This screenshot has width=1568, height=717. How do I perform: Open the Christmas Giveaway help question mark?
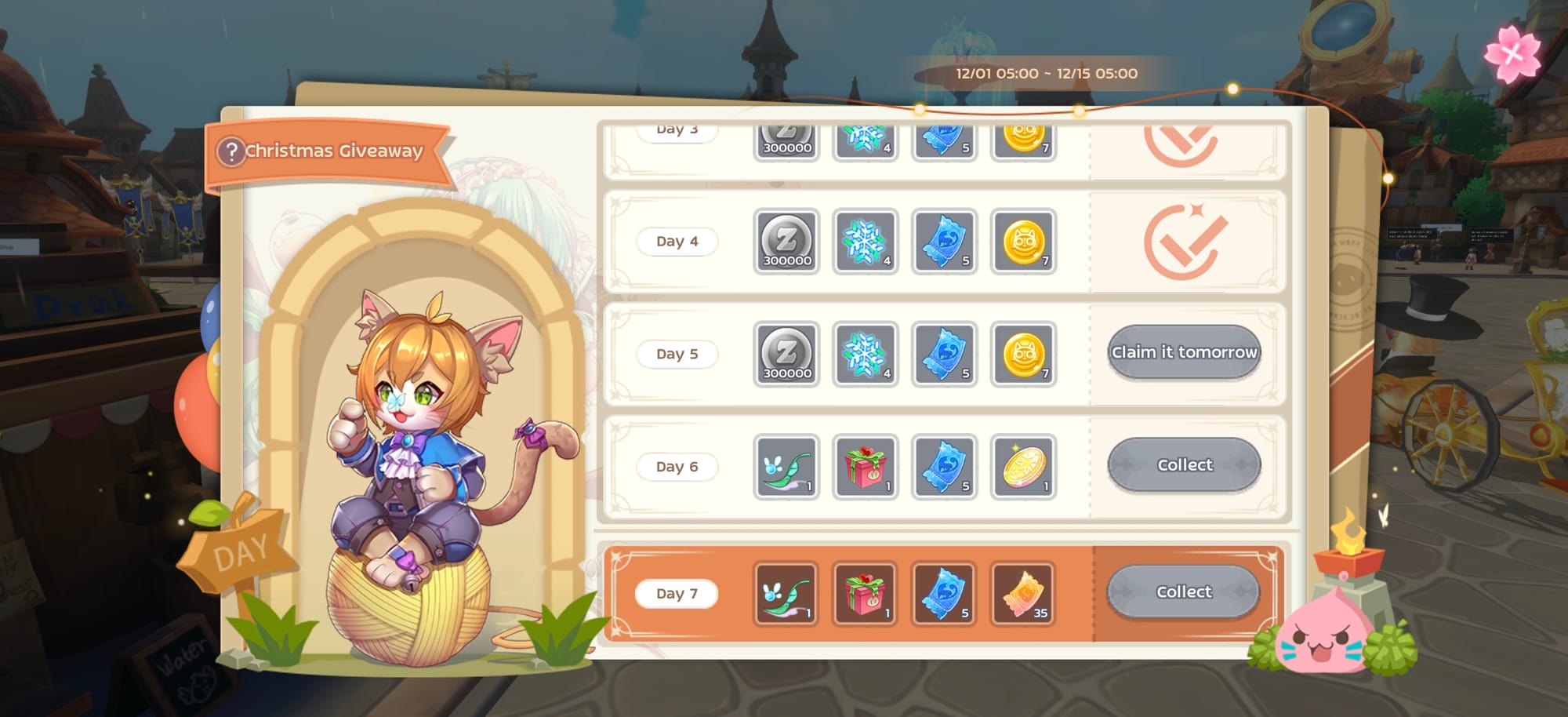[x=231, y=151]
